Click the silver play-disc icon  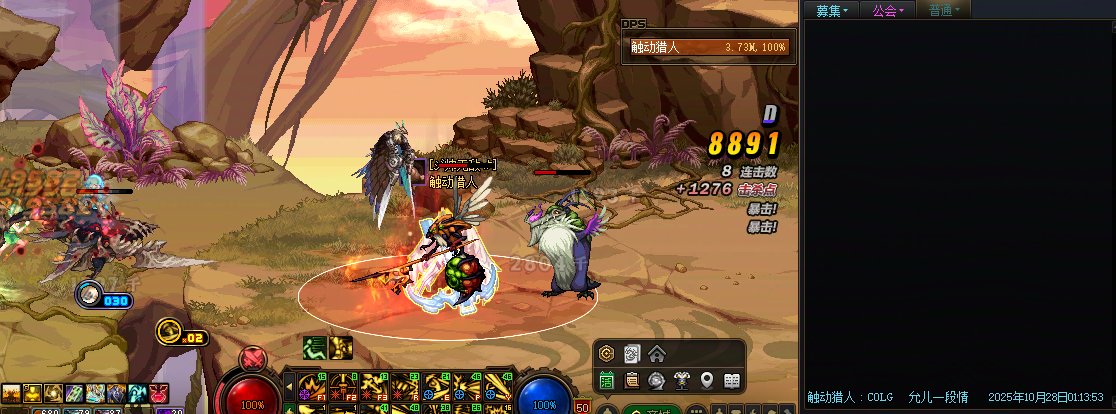[657, 380]
